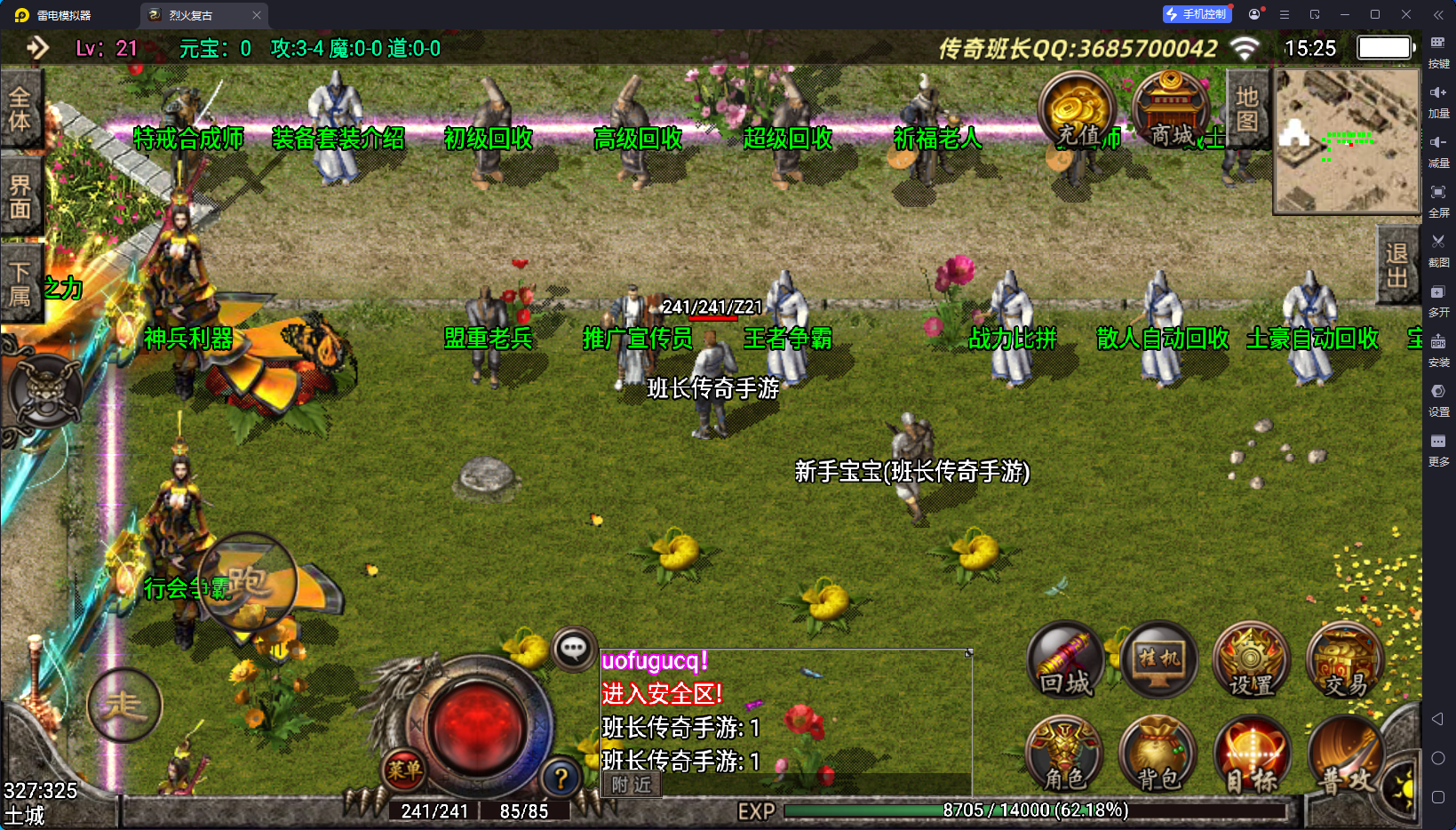Screen dimensions: 1456x830
Task: Open the 设置 settings gear icon
Action: (x=1252, y=661)
